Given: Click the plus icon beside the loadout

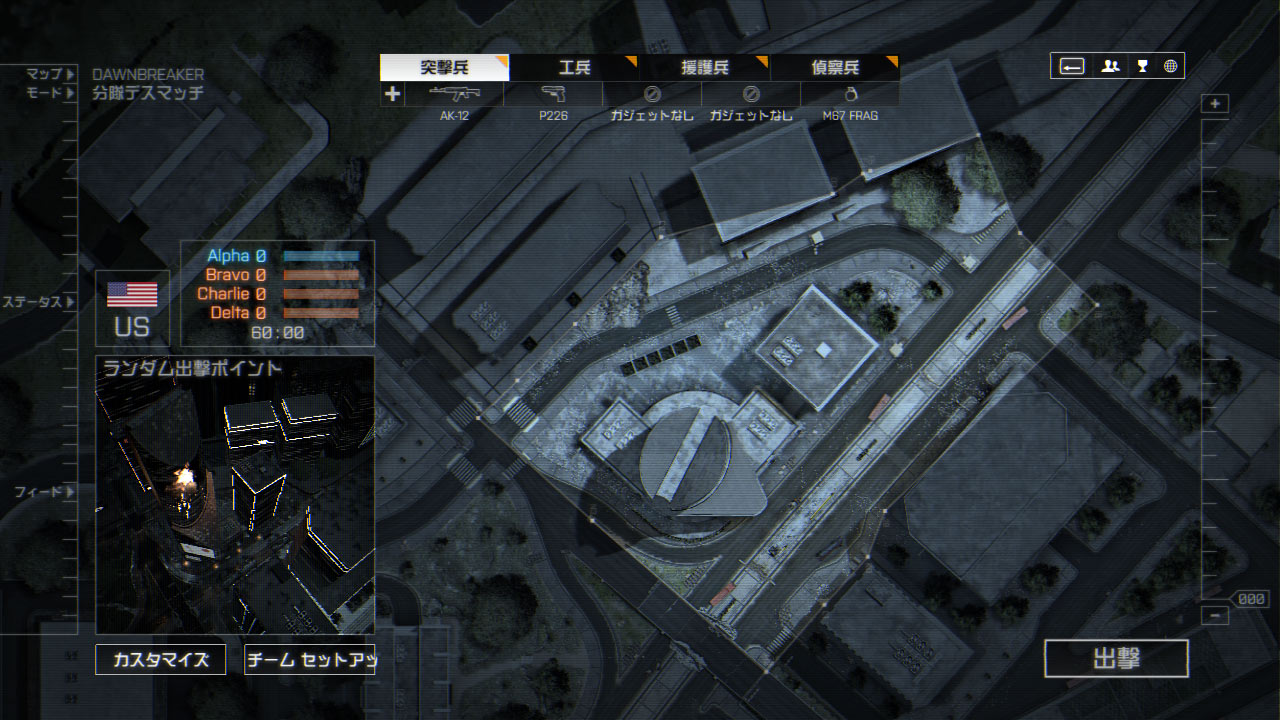Looking at the screenshot, I should point(392,94).
